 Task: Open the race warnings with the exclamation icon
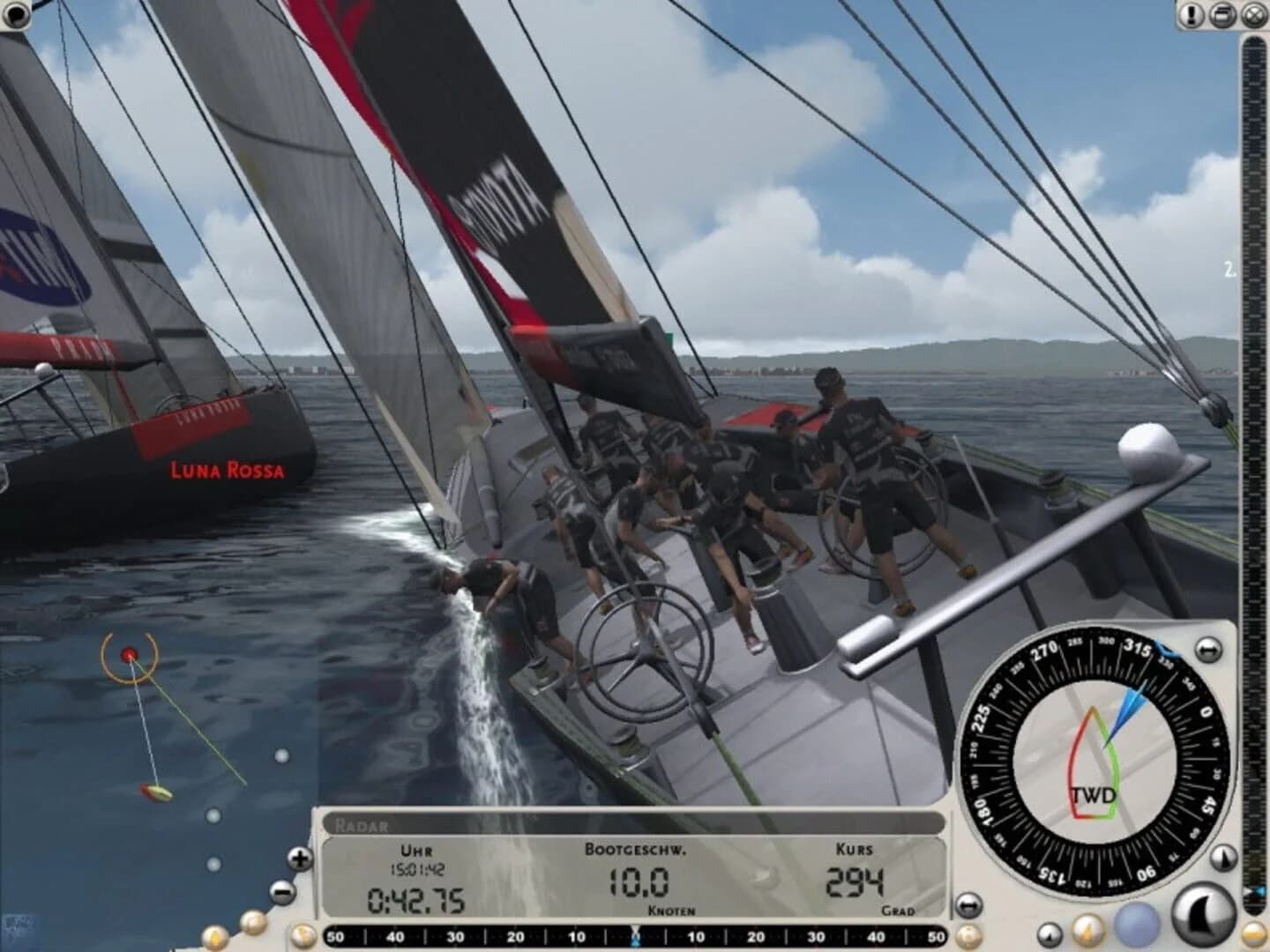[x=1190, y=13]
